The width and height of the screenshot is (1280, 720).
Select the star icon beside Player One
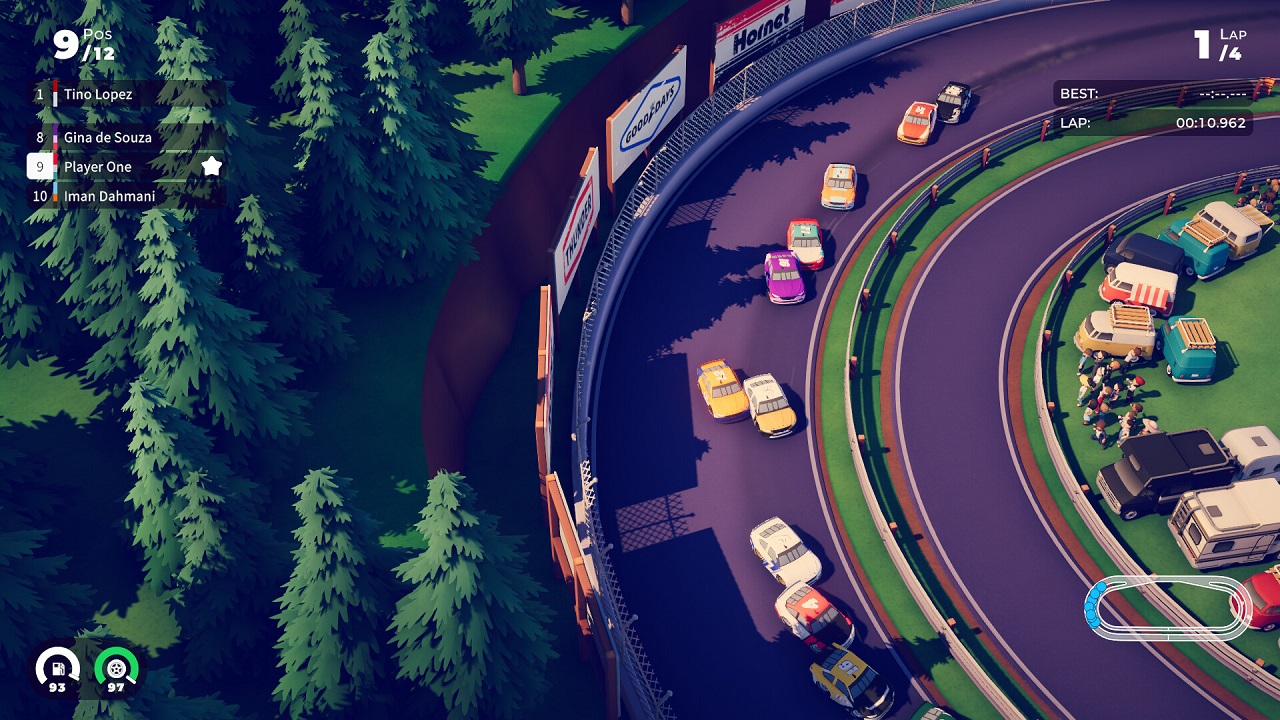point(210,167)
